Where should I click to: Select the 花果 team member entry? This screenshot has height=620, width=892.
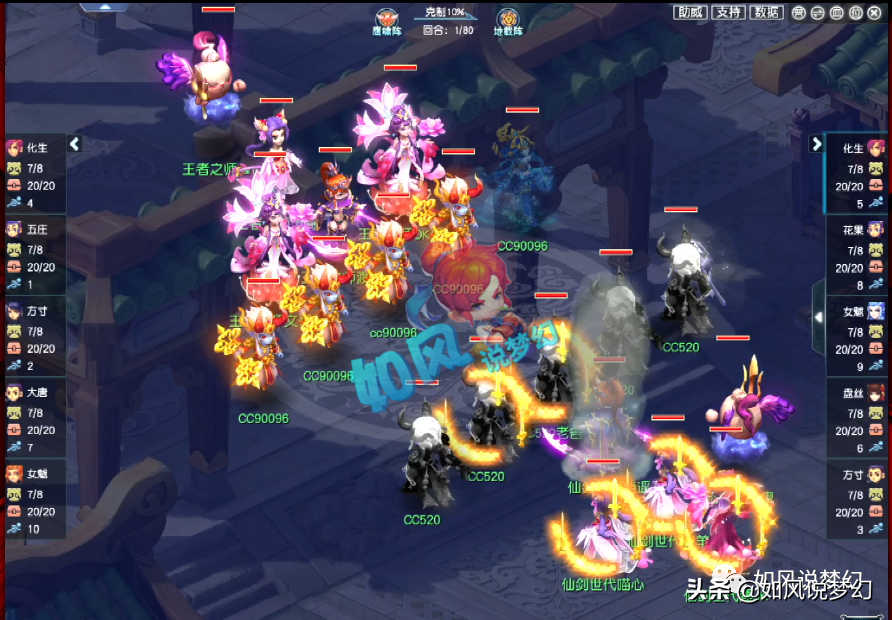(x=857, y=255)
